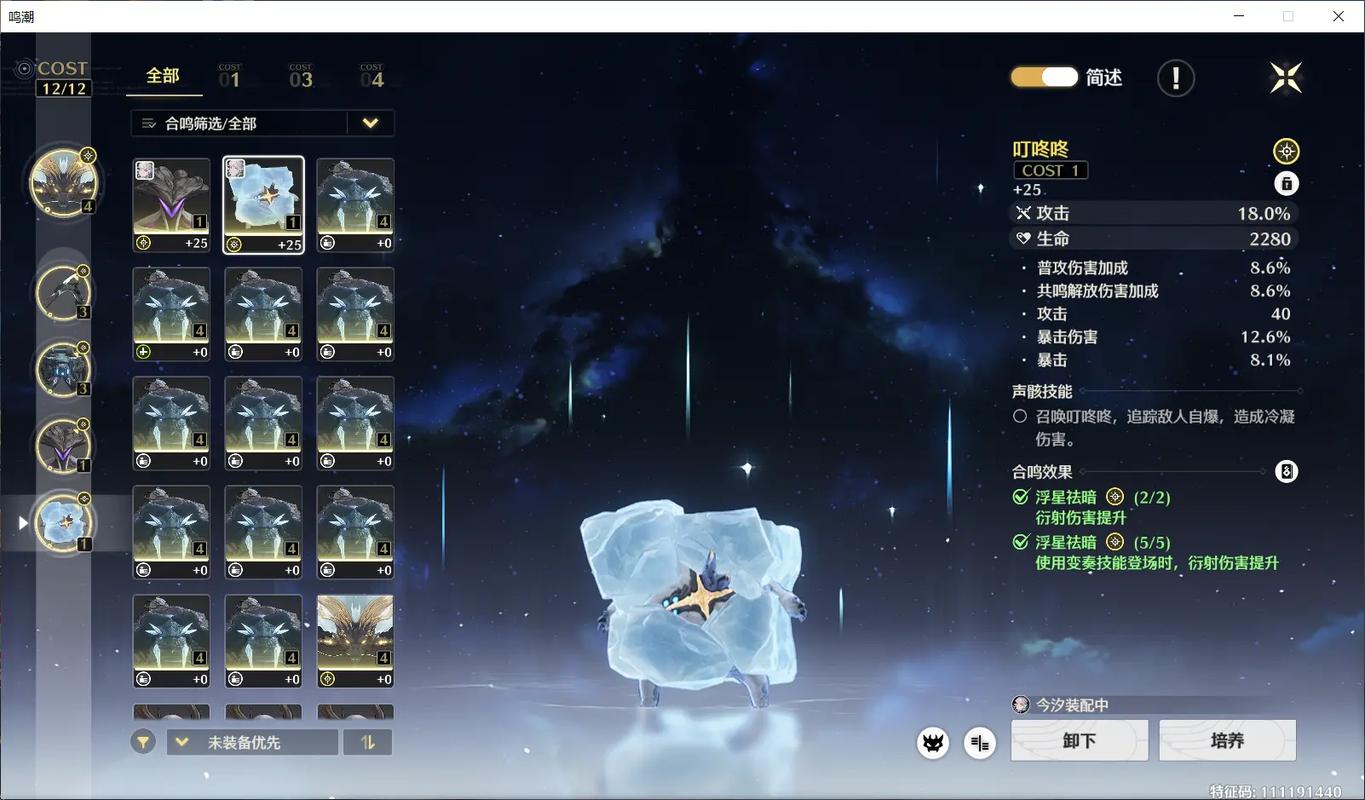Expand the 合鸣筛选/全部 dropdown

click(x=370, y=122)
